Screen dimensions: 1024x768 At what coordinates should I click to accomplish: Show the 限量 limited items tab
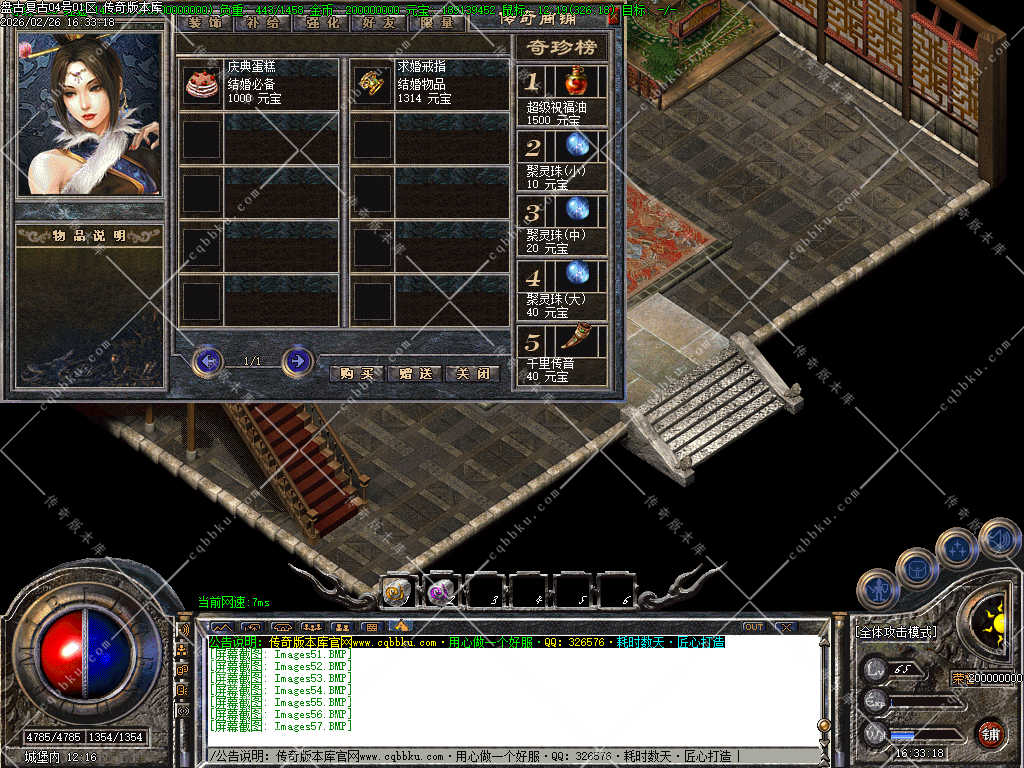[437, 22]
